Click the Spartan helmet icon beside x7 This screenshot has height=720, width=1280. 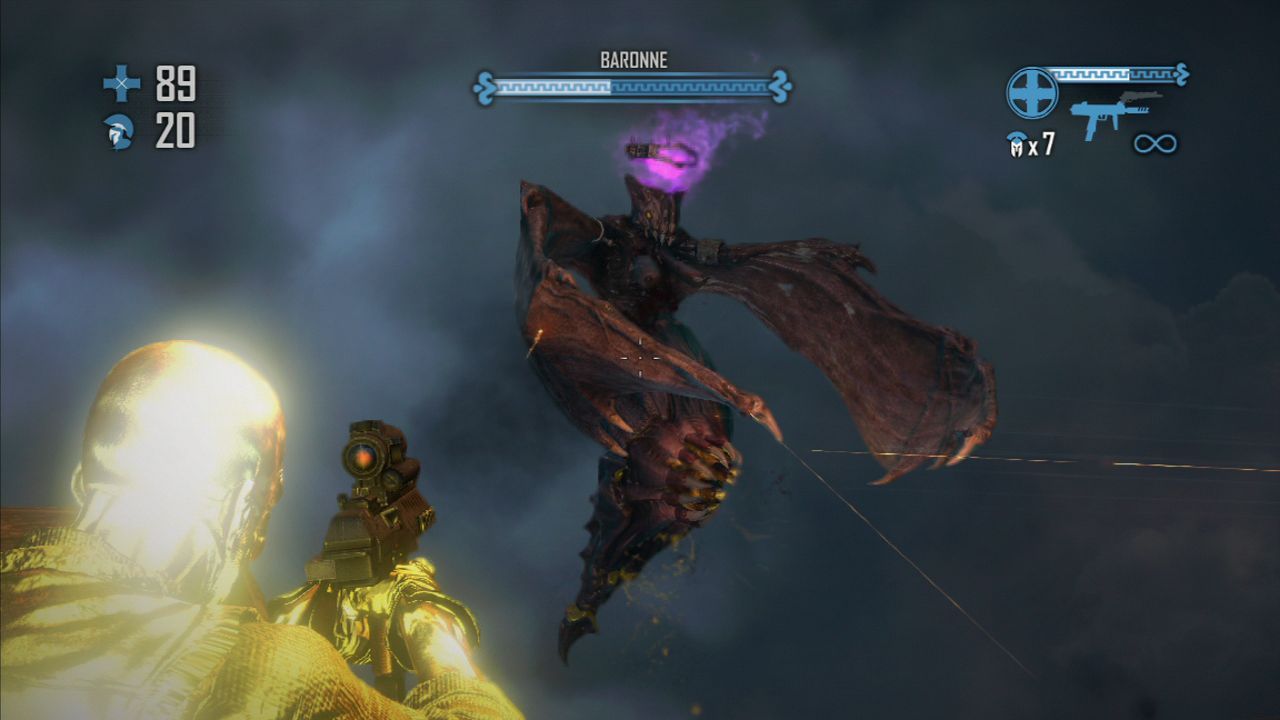tap(1016, 146)
